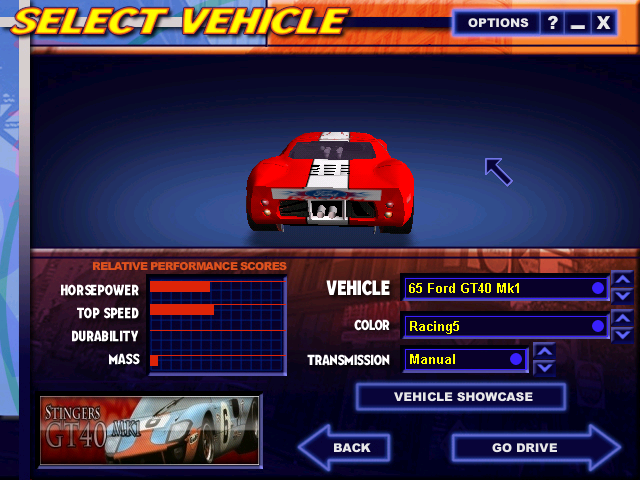This screenshot has height=480, width=640.
Task: Step transmission up with the arrow
Action: 545,351
